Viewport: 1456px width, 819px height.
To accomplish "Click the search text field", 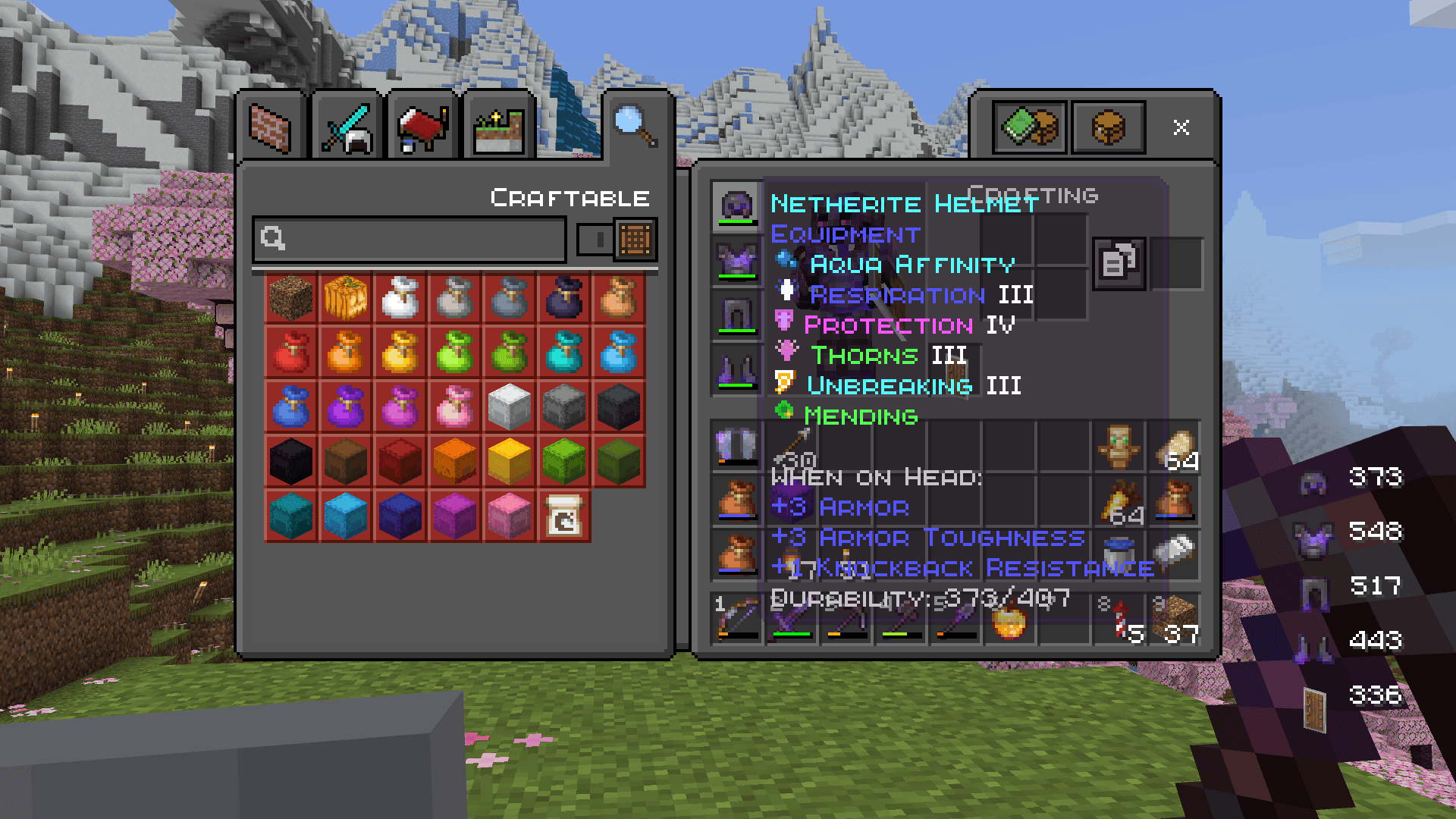I will click(x=409, y=240).
